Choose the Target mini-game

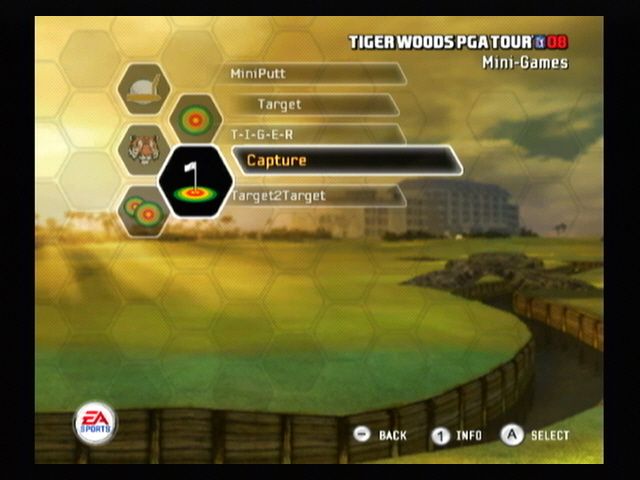coord(318,104)
